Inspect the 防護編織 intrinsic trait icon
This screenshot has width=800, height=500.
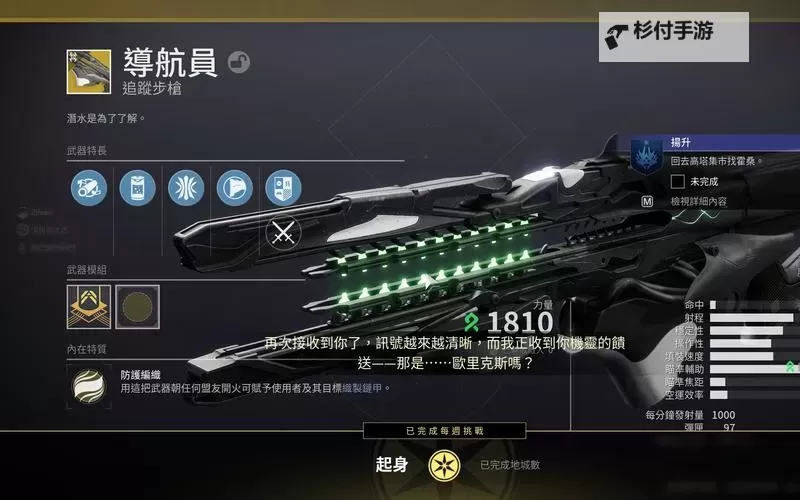(89, 386)
